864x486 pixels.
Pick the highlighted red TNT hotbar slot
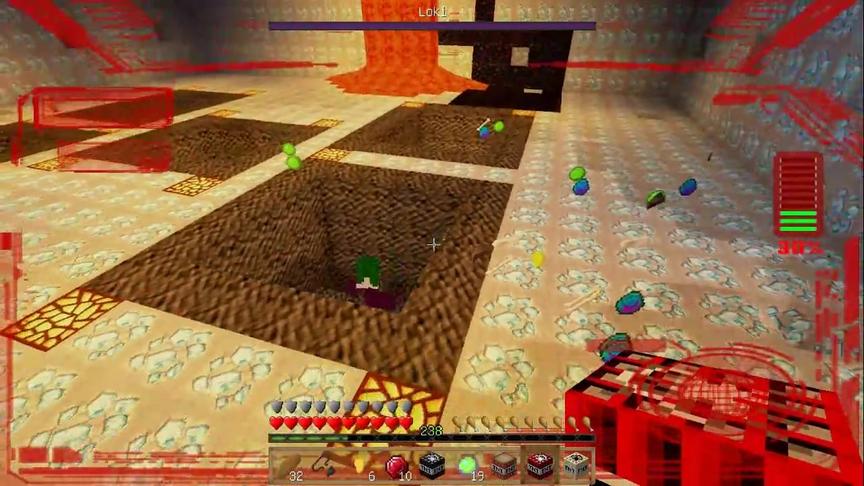point(539,465)
